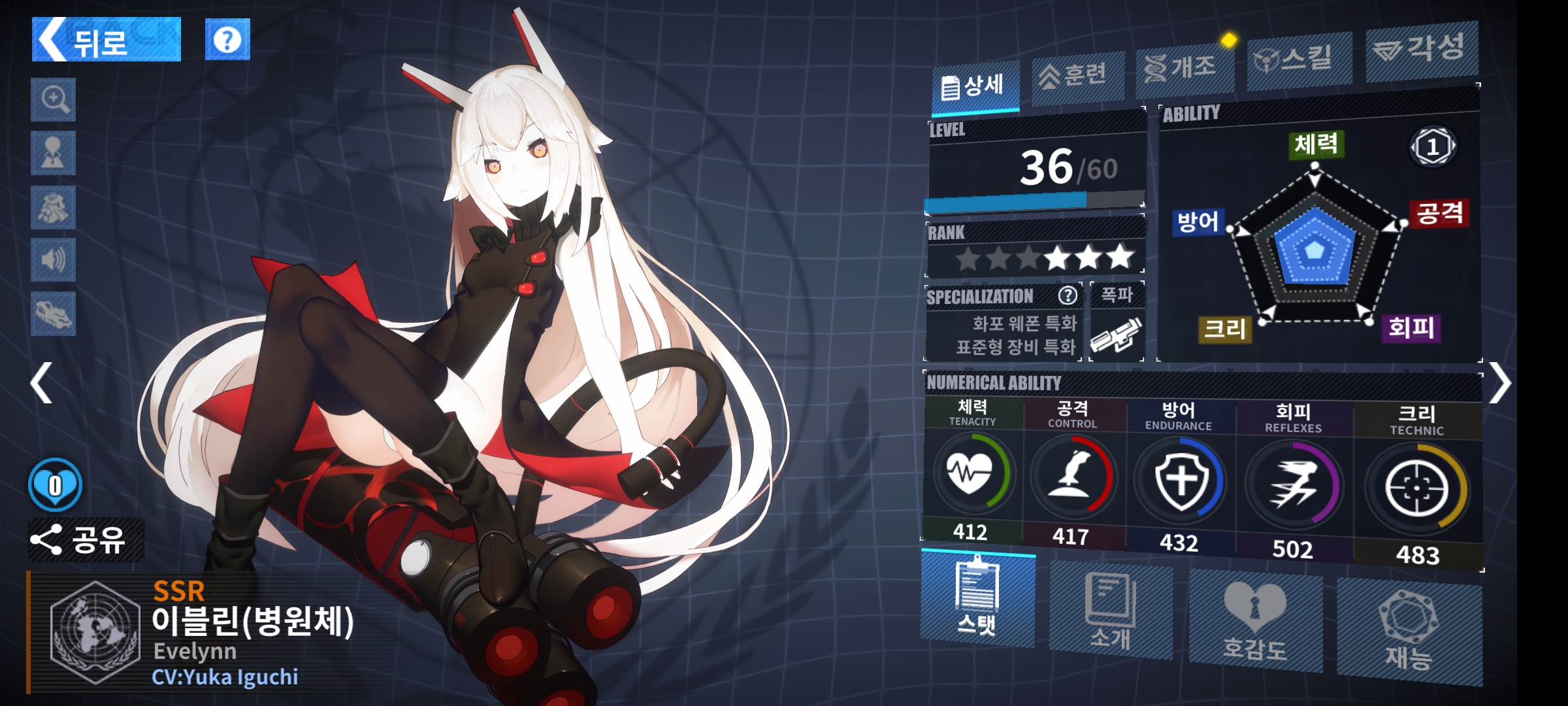This screenshot has height=706, width=1568.
Task: Tap the blue heart affection badge
Action: 56,485
